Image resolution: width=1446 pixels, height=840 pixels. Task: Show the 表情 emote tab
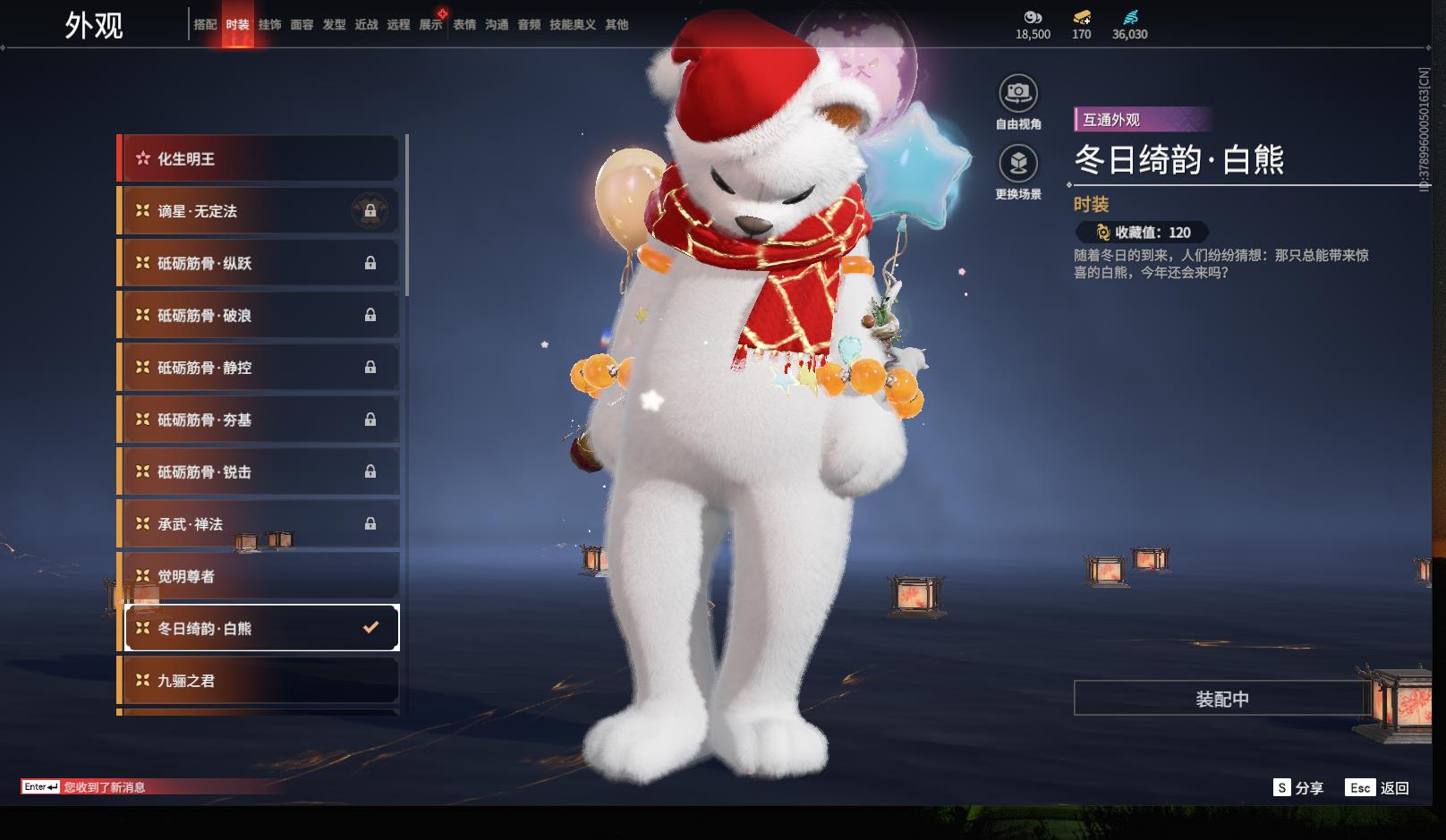(x=464, y=25)
